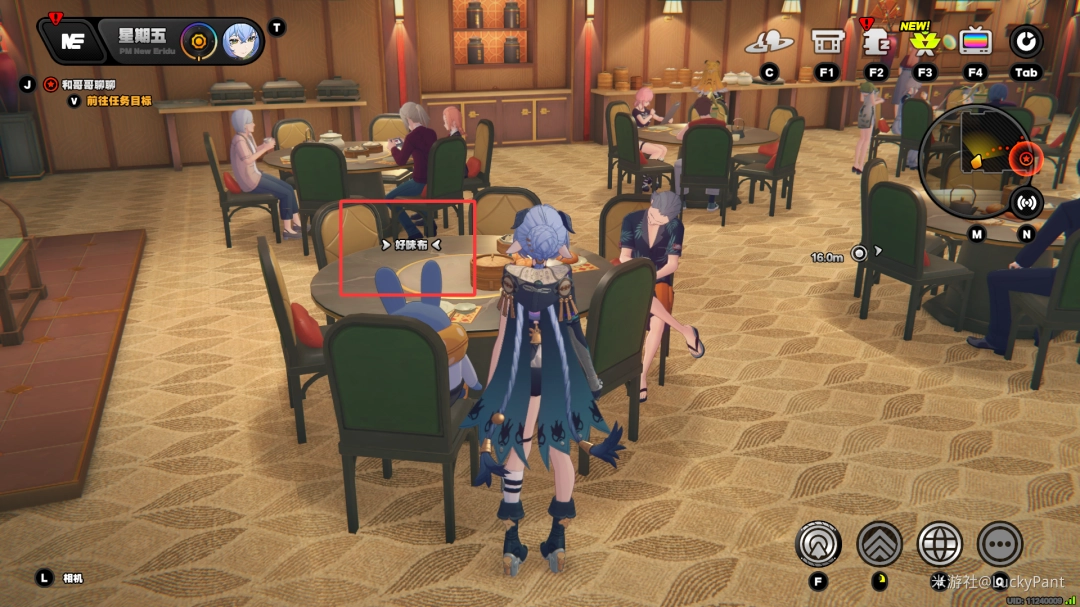Activate the interact arrow-in-circle button
1080x607 pixels.
pos(818,544)
